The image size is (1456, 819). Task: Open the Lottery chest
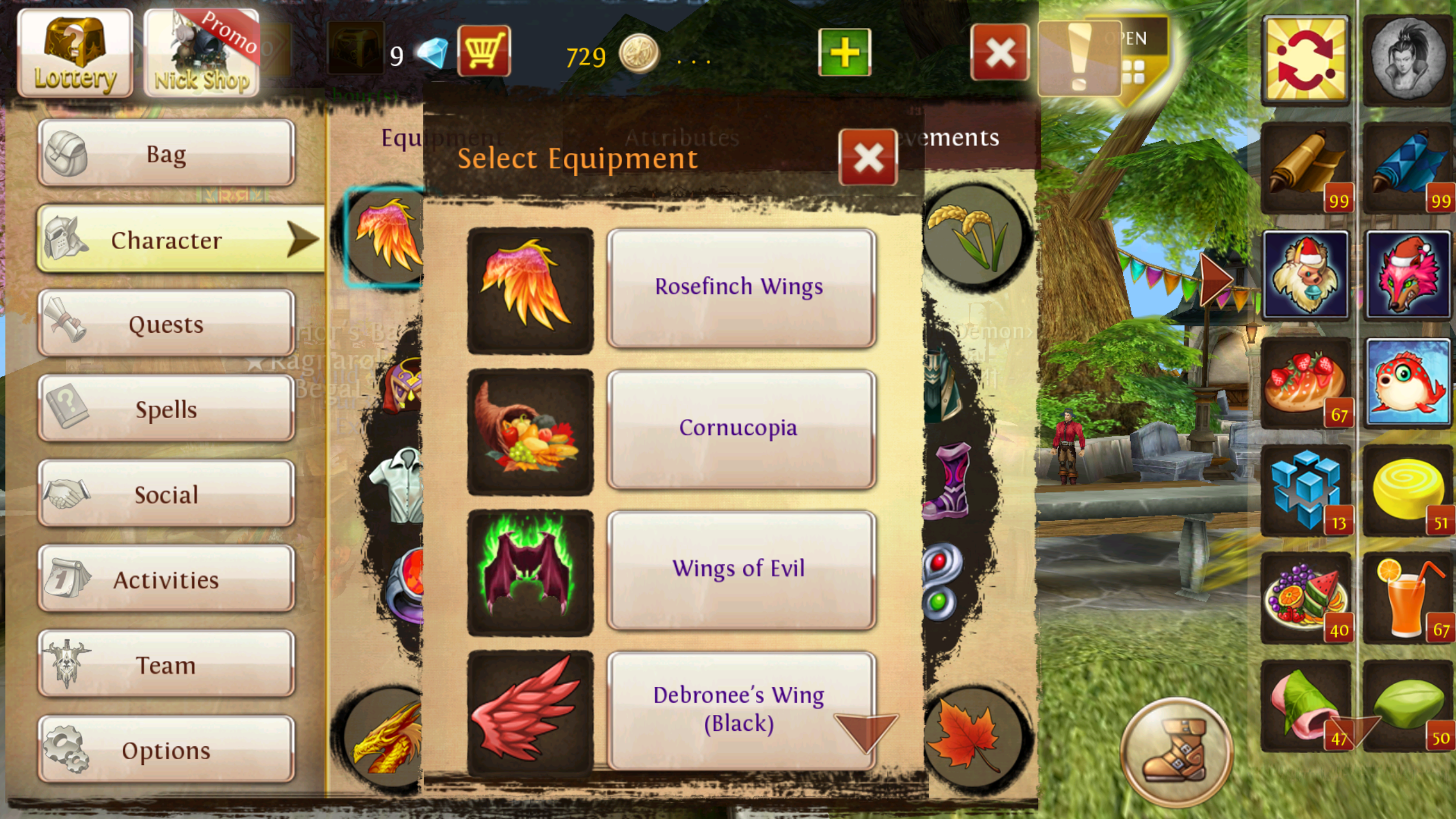point(75,53)
